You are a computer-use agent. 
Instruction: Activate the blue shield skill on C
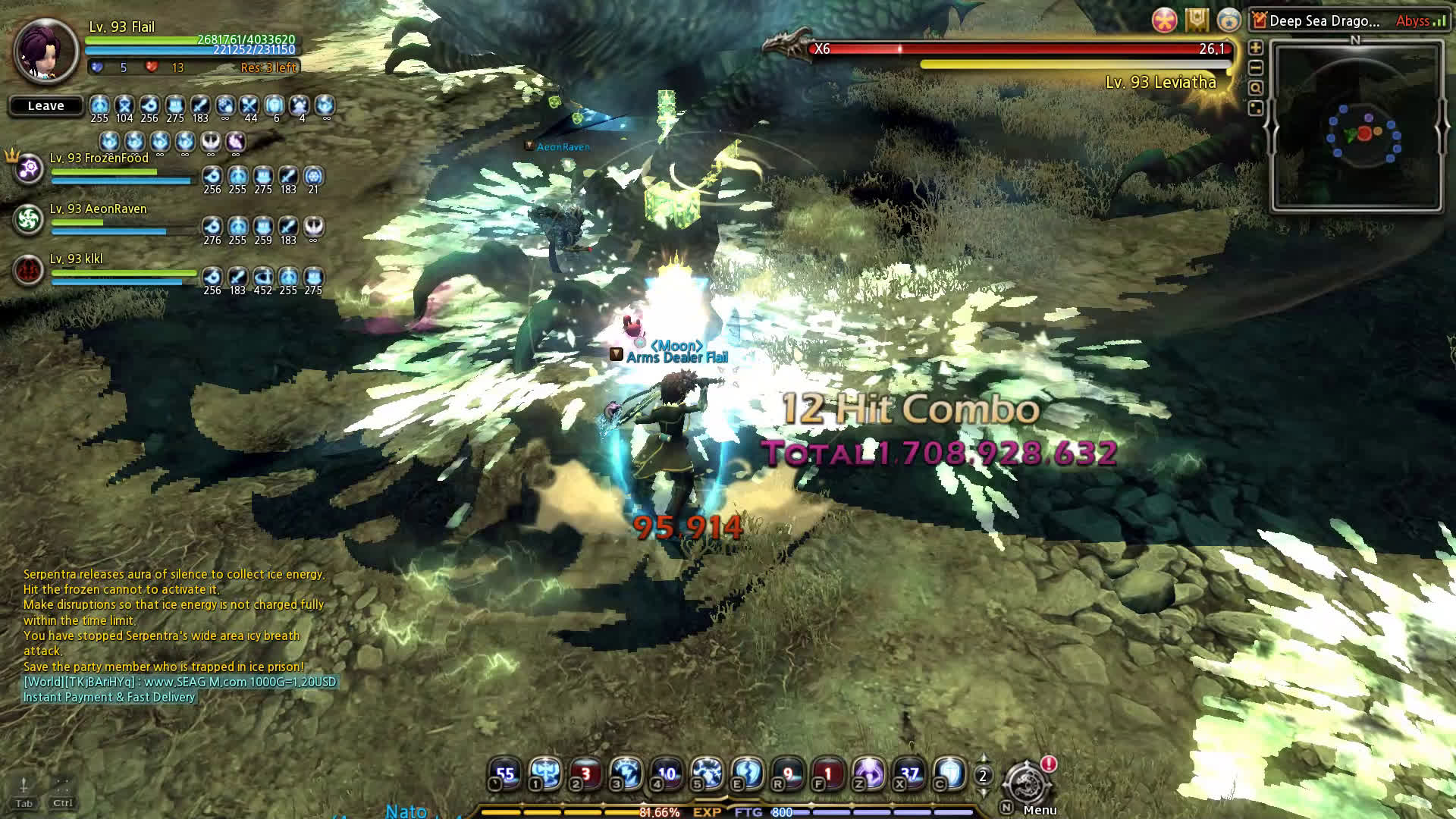949,773
